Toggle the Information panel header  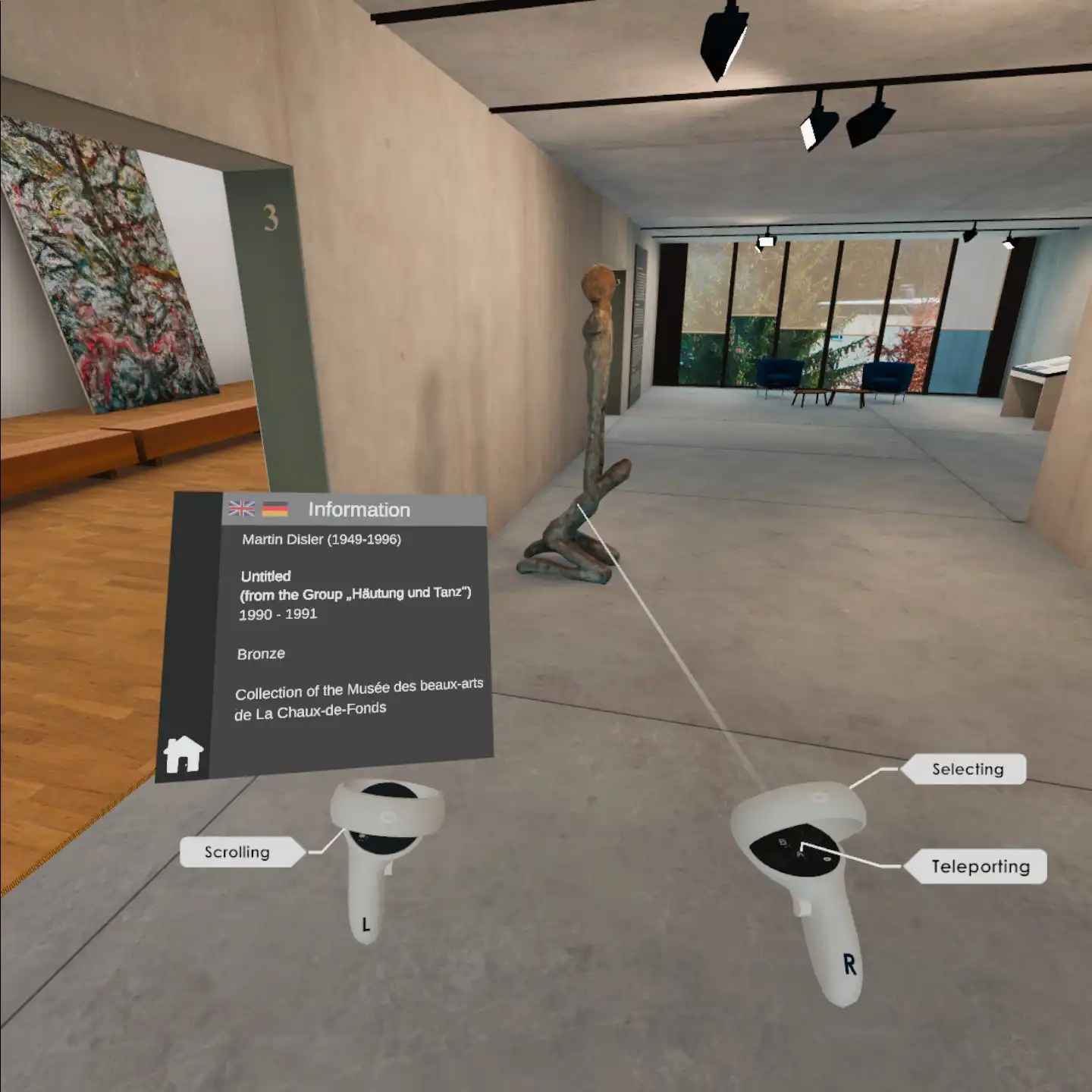360,510
